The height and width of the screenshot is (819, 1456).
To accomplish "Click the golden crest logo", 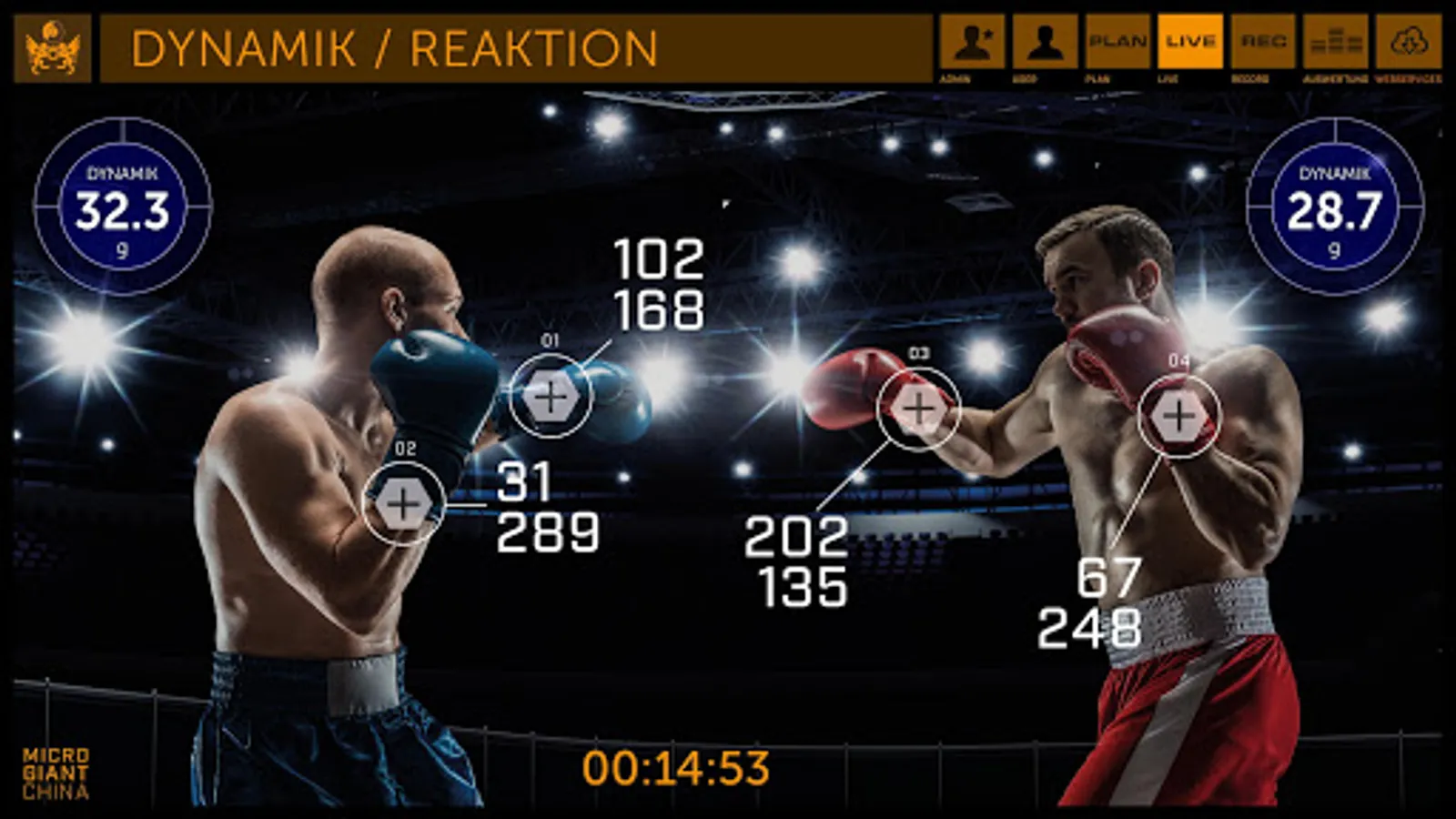I will tap(53, 49).
